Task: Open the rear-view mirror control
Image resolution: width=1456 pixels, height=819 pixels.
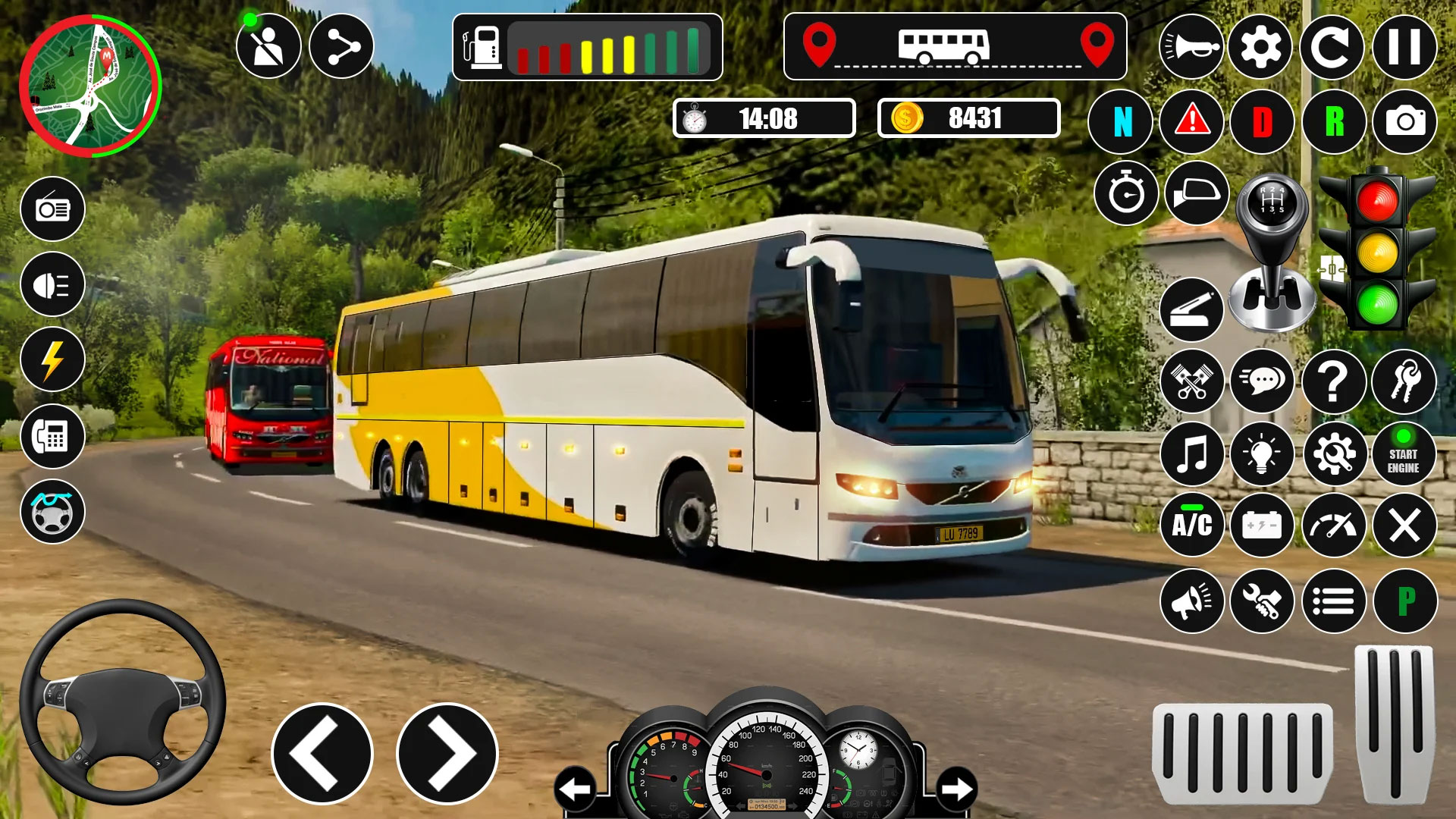Action: (1200, 195)
